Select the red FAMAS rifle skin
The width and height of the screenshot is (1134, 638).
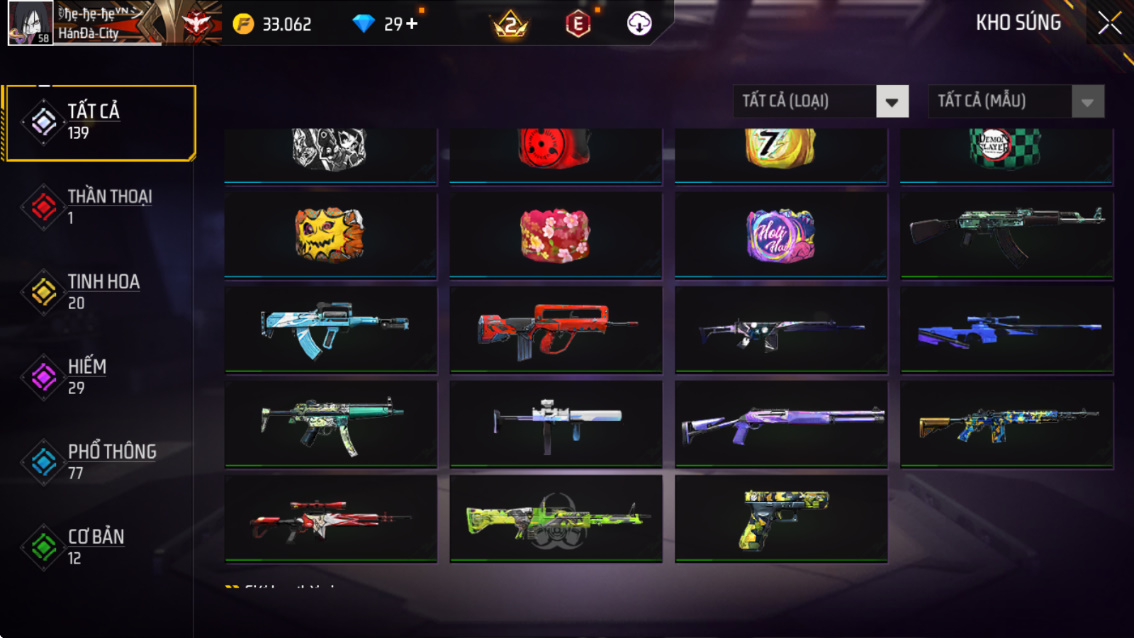coord(555,329)
